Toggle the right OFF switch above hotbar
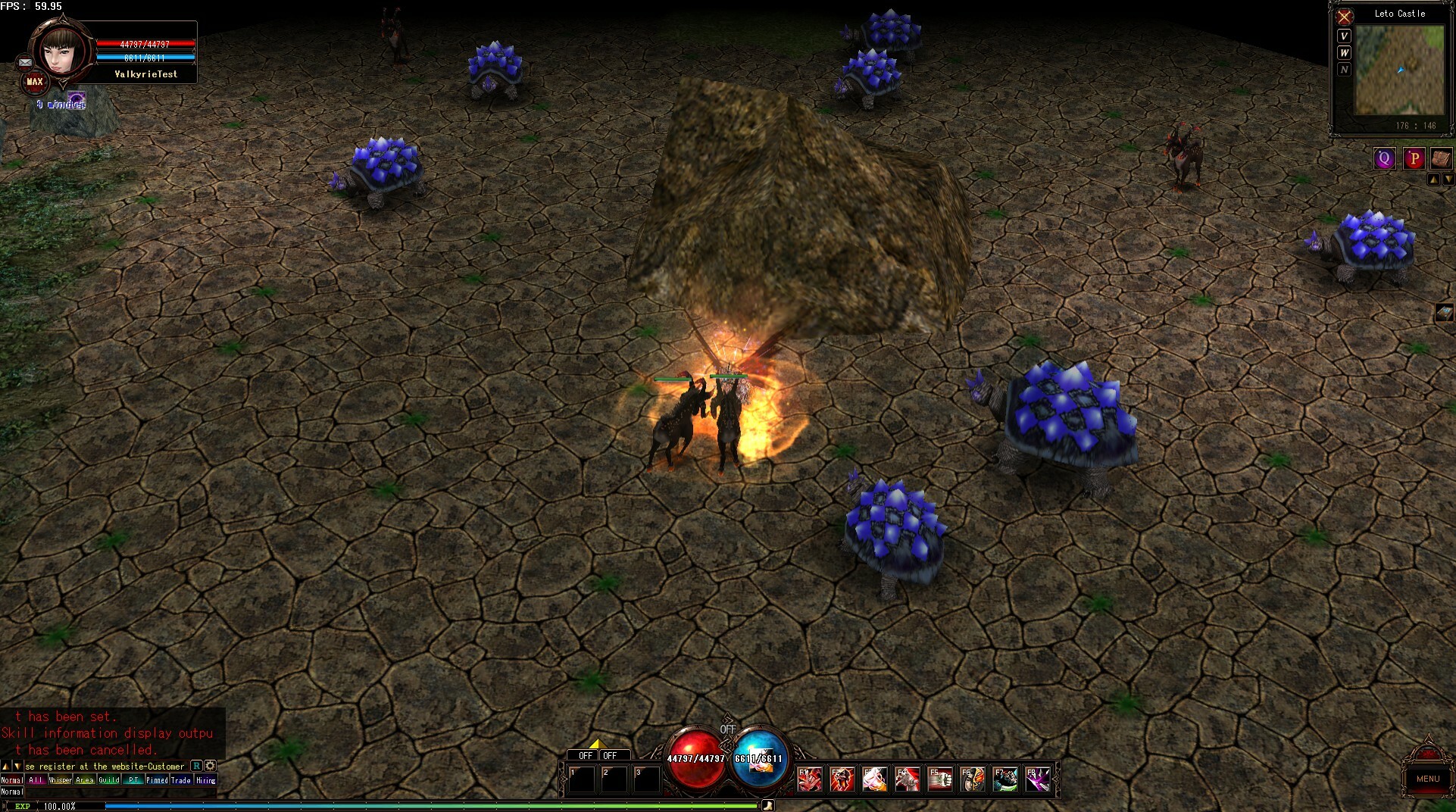1456x812 pixels. (x=611, y=755)
